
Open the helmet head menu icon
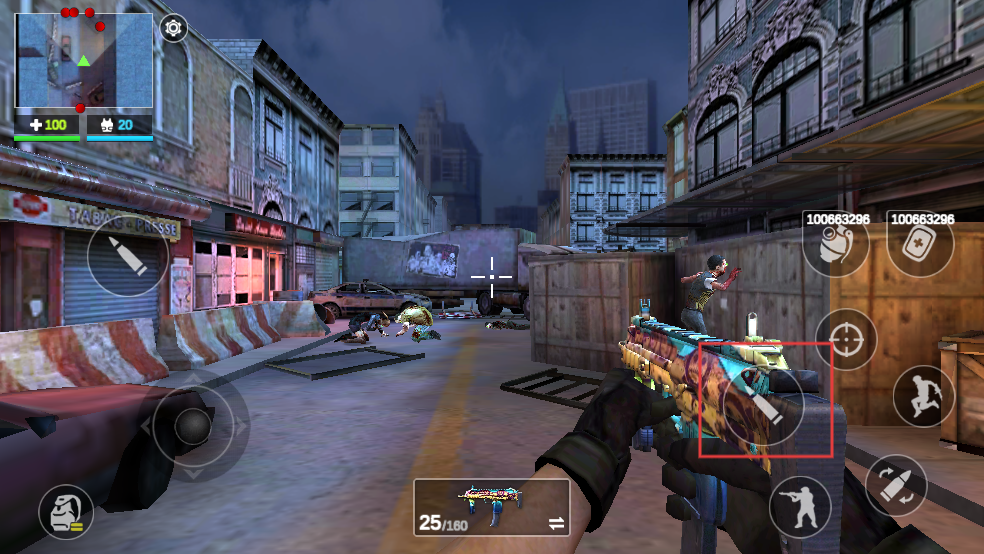[x=66, y=512]
